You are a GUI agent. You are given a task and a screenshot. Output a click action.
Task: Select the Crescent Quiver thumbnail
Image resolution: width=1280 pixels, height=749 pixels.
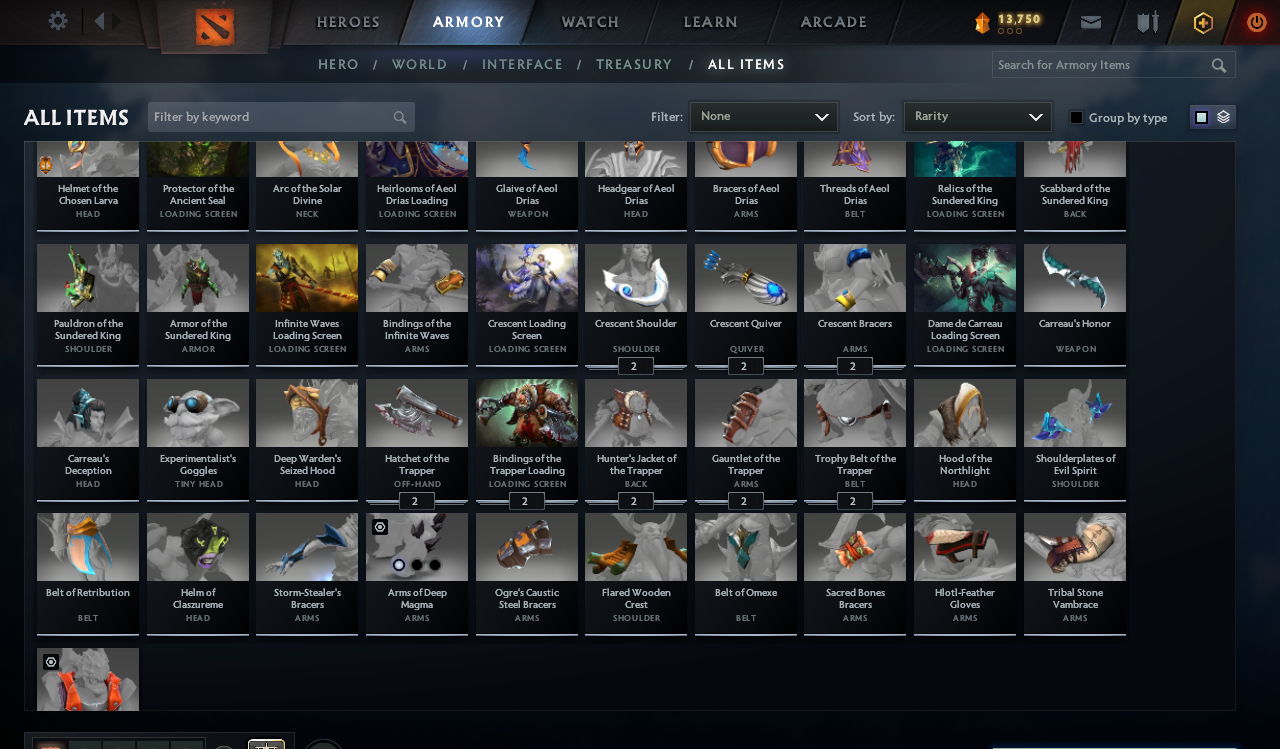(x=745, y=277)
